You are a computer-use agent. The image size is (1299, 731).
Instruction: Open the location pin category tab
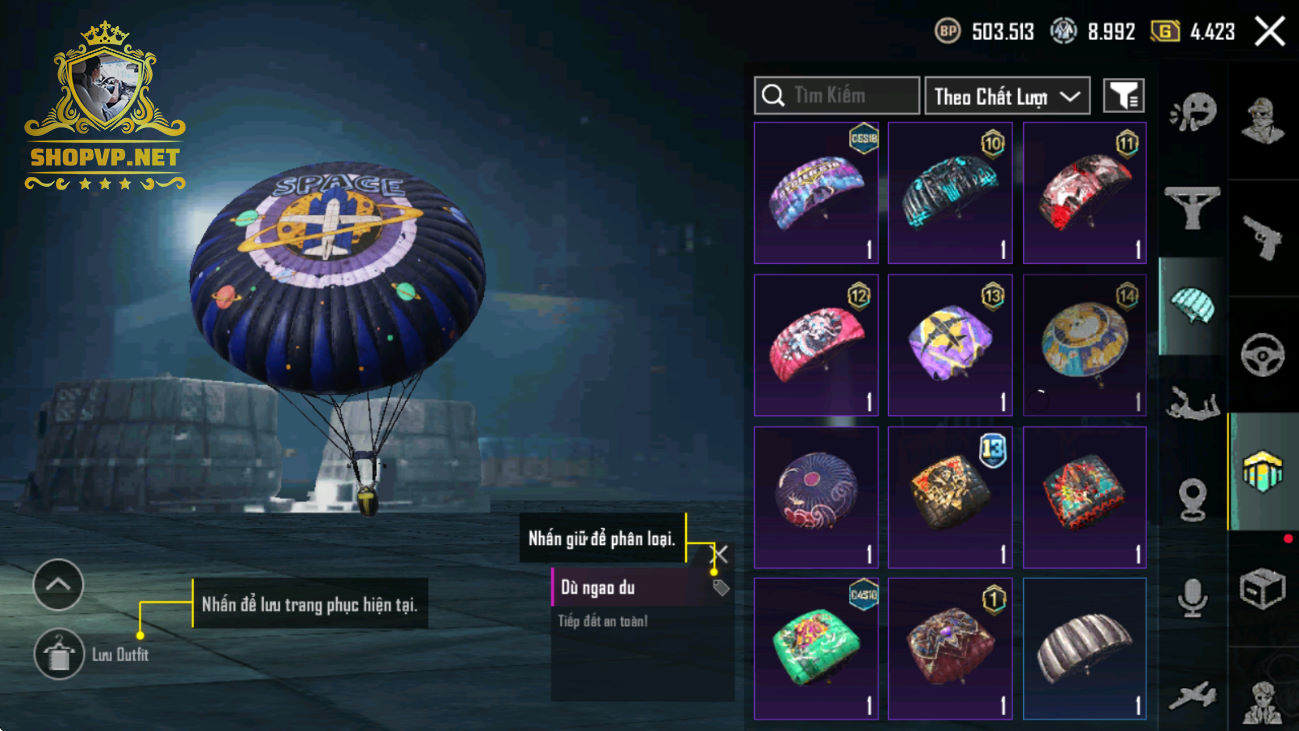(1192, 500)
